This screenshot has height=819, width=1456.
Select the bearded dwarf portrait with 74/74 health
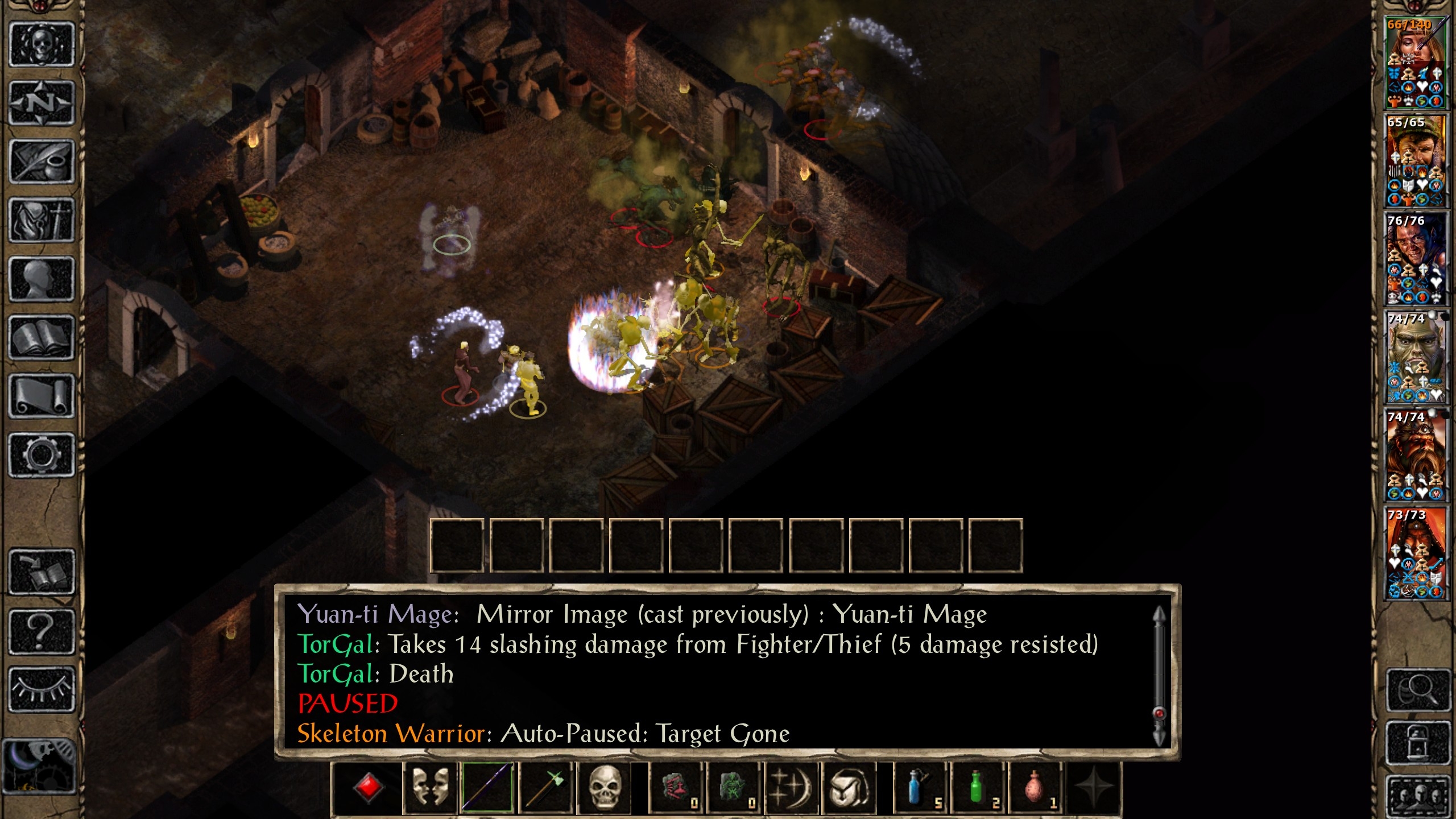pyautogui.click(x=1415, y=455)
